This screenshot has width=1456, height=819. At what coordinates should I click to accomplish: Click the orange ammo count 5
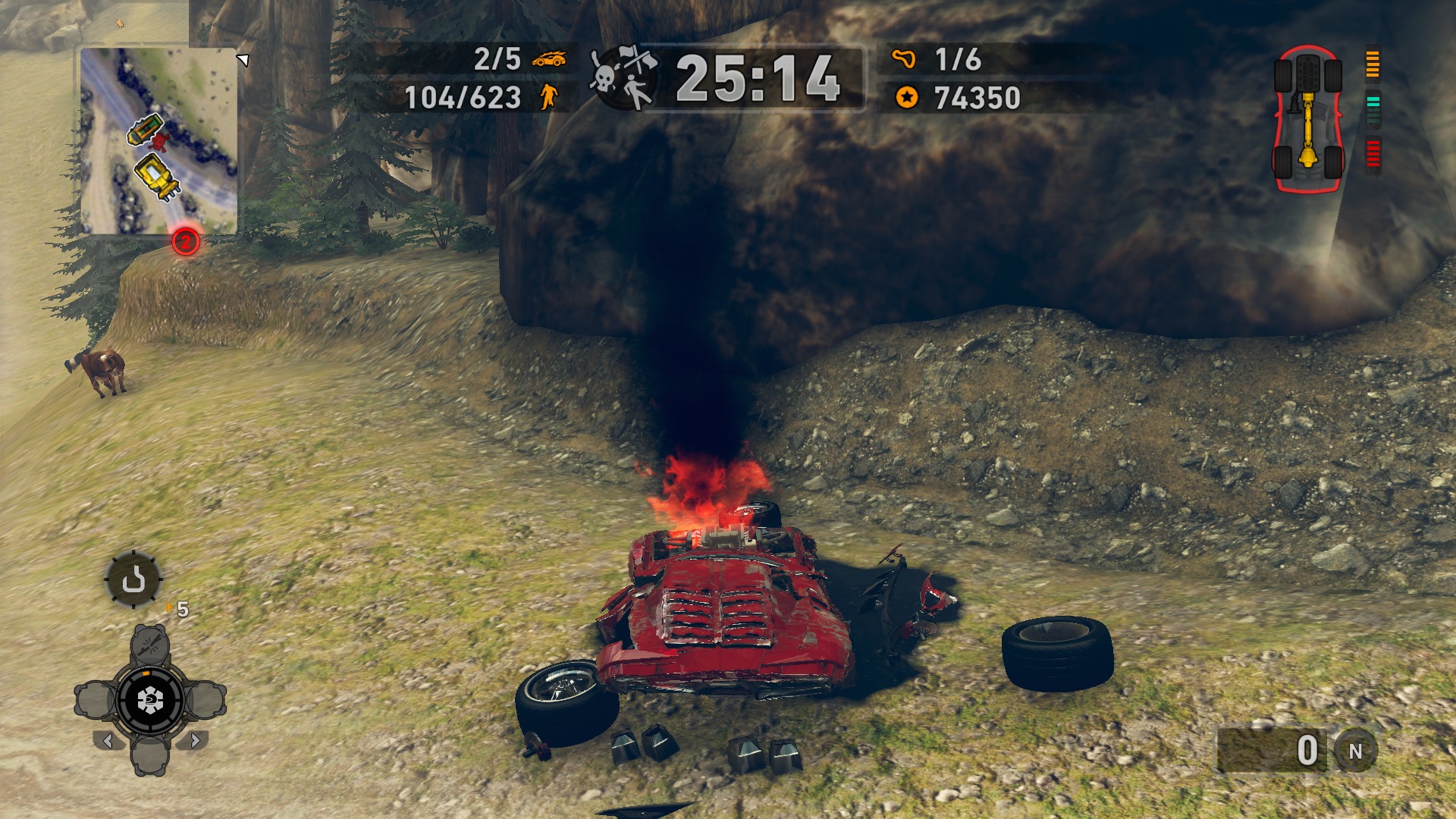181,610
